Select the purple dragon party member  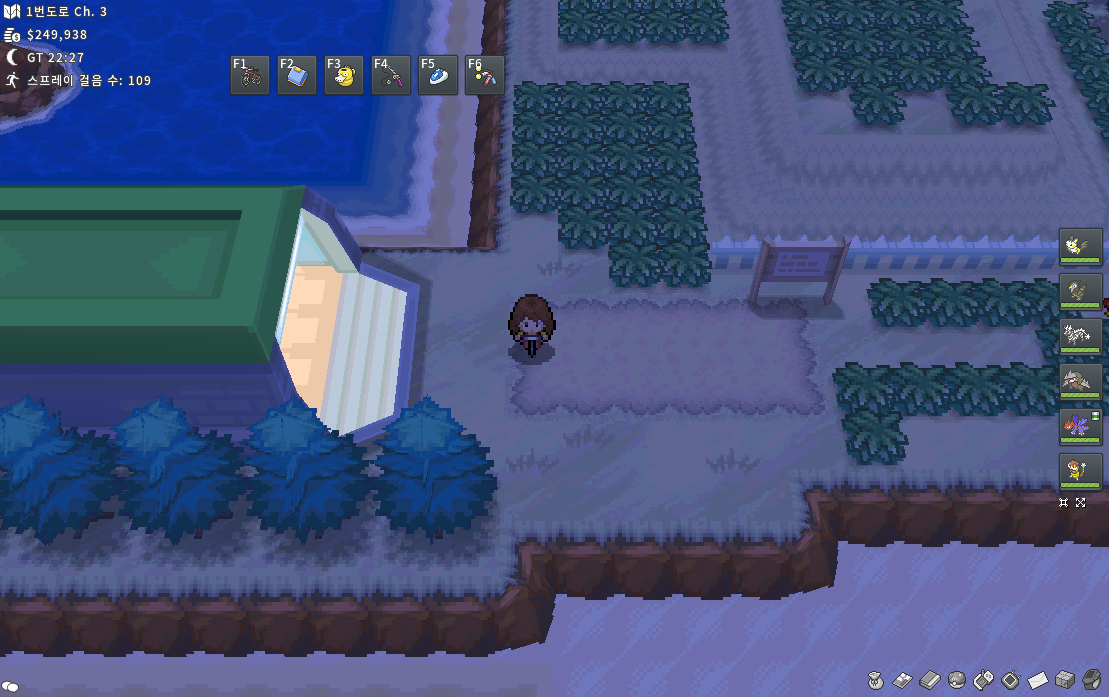click(1081, 426)
